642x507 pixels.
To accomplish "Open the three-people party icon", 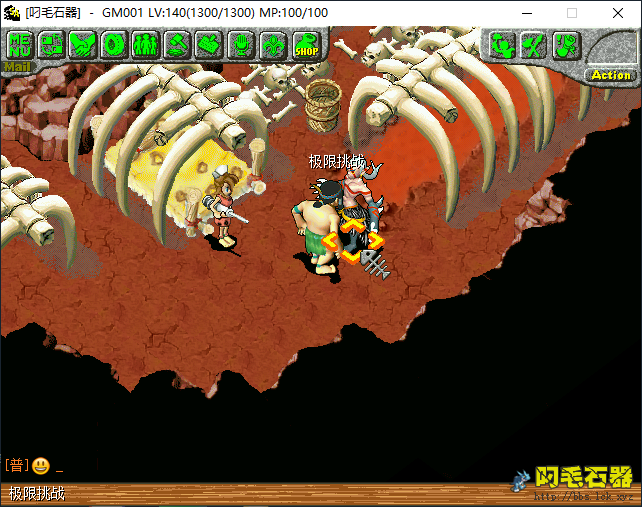I will coord(146,45).
